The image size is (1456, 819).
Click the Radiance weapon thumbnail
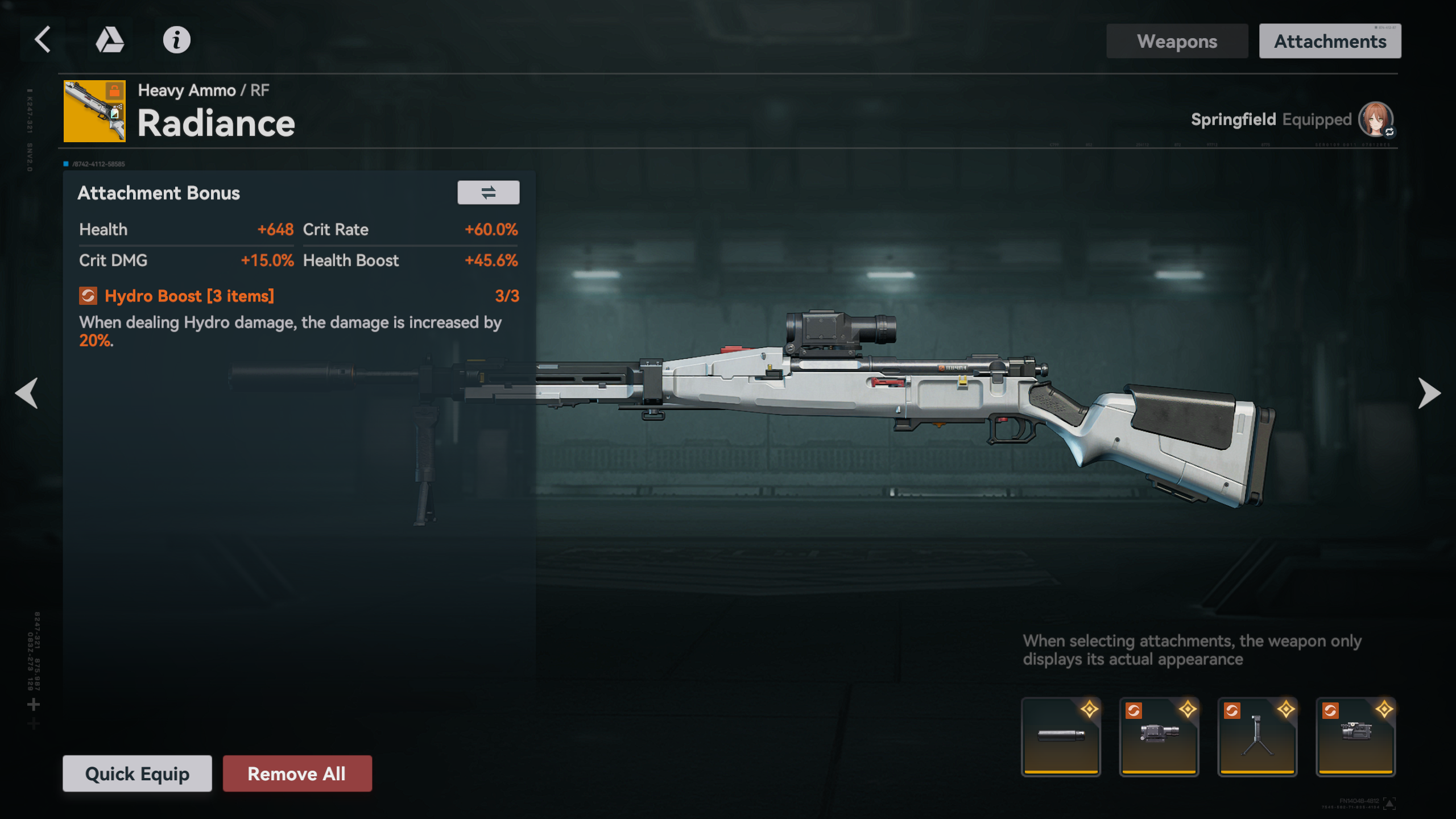point(94,111)
